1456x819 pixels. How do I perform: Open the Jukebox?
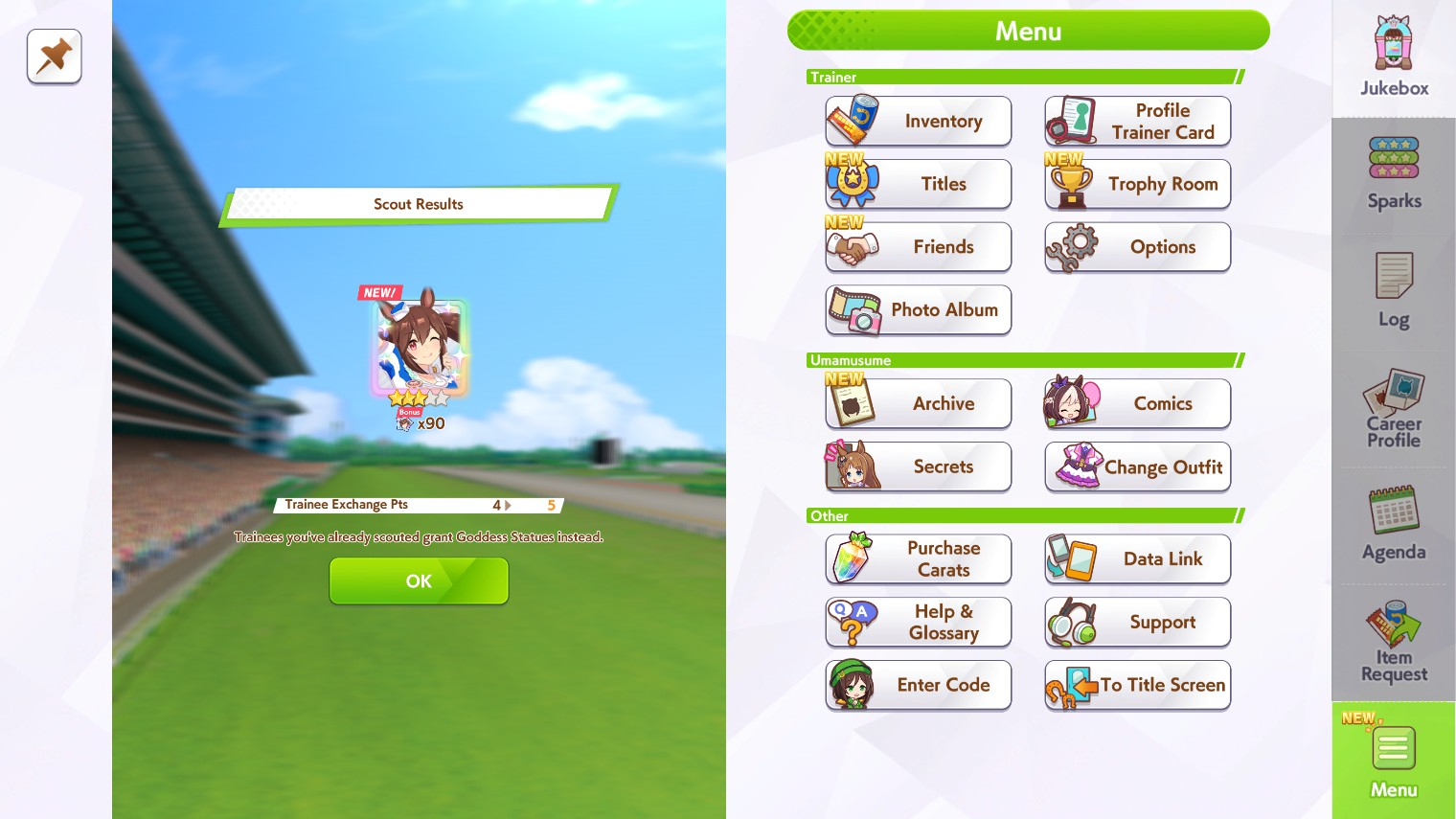pos(1394,57)
